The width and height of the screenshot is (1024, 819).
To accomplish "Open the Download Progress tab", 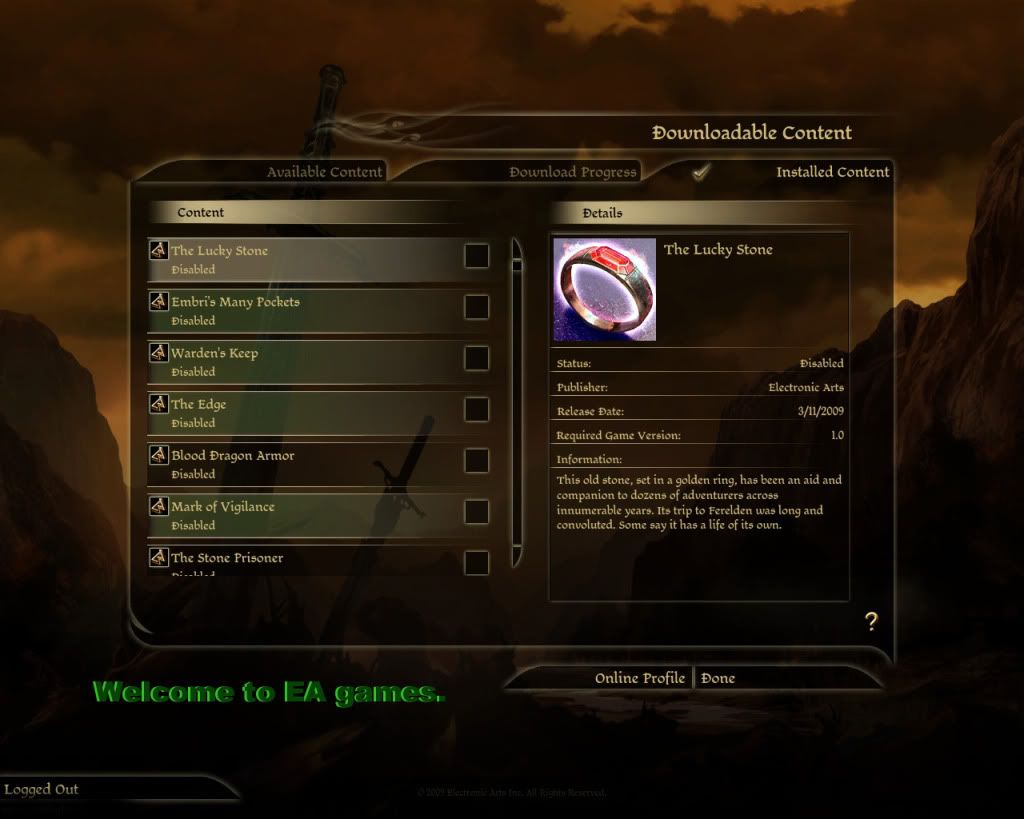I will [572, 172].
